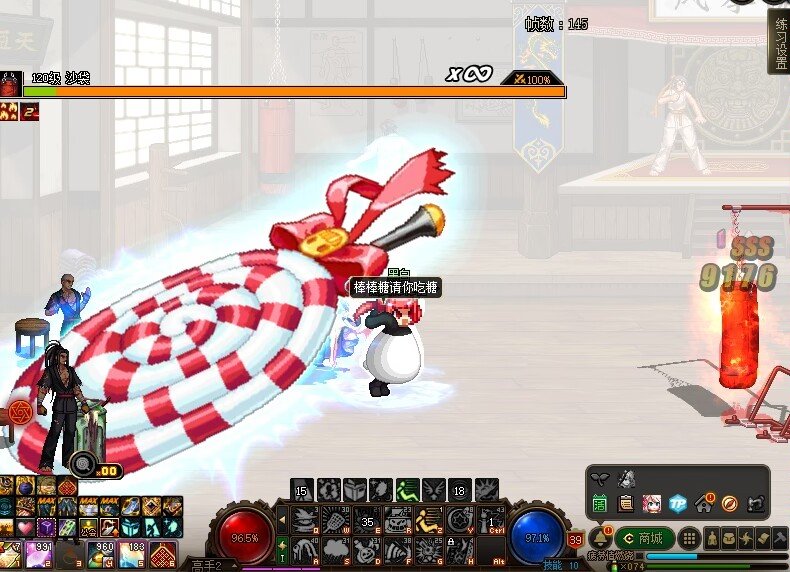
Task: Select the red Chinese knot item slot 6
Action: click(163, 554)
